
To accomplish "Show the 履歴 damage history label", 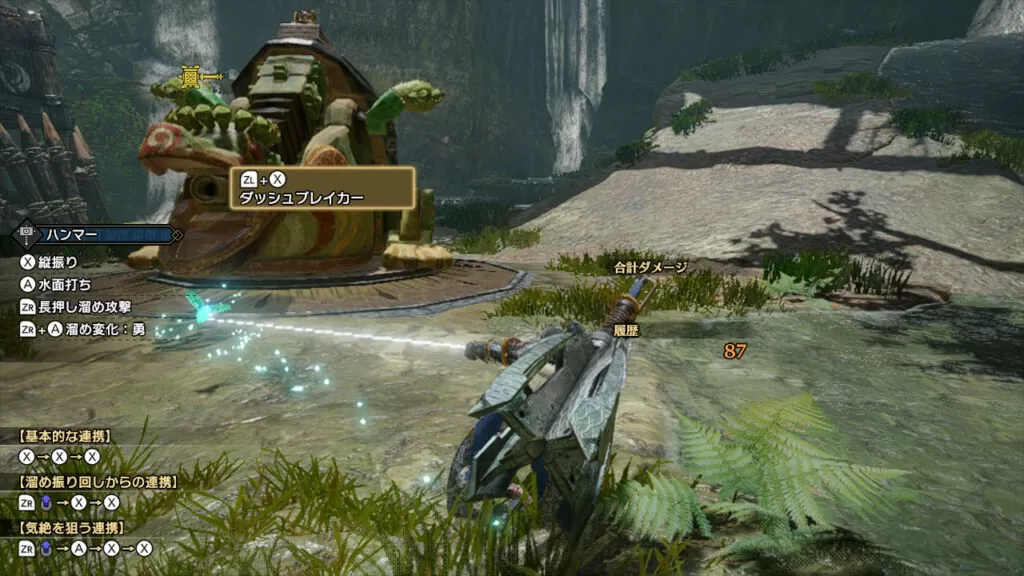I will tap(626, 329).
